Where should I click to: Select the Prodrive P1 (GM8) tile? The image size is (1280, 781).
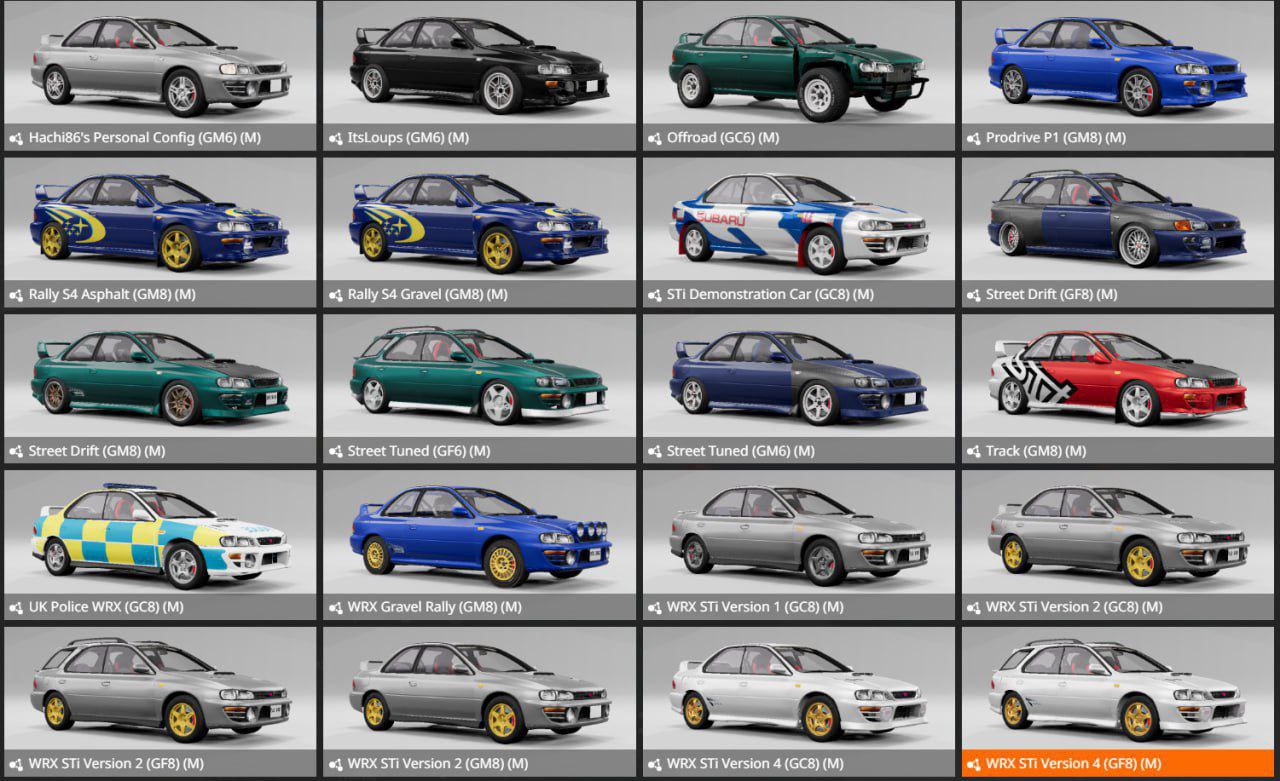click(1117, 75)
